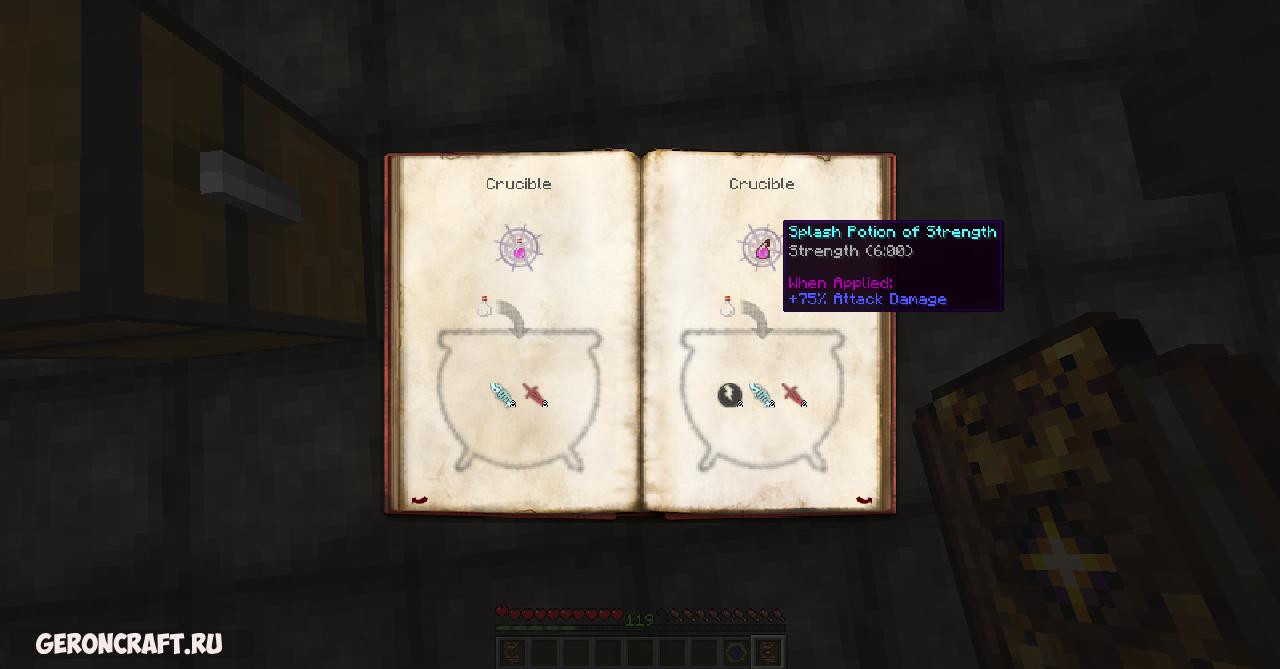Select the Splash Potion of Strength icon
This screenshot has height=669, width=1280.
[x=762, y=248]
